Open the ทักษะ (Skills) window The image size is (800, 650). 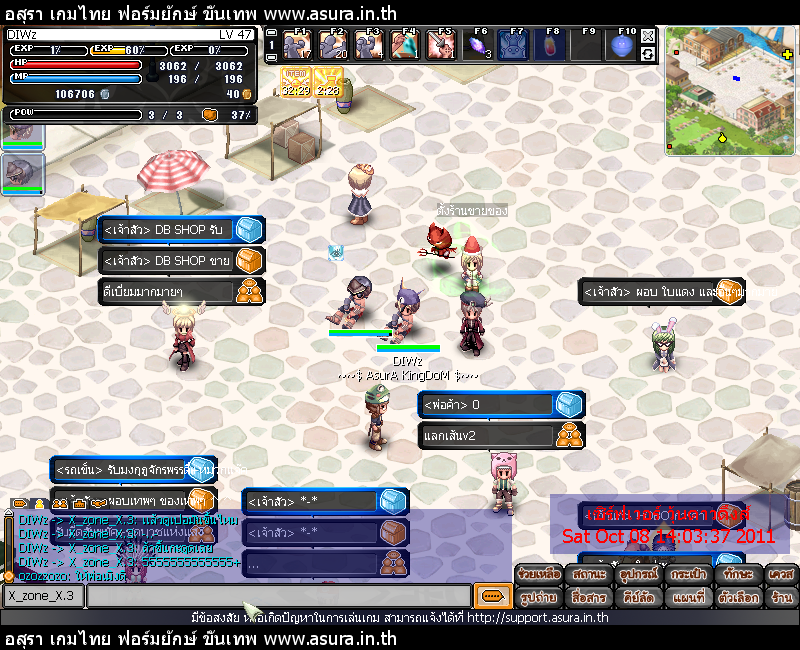tap(738, 574)
